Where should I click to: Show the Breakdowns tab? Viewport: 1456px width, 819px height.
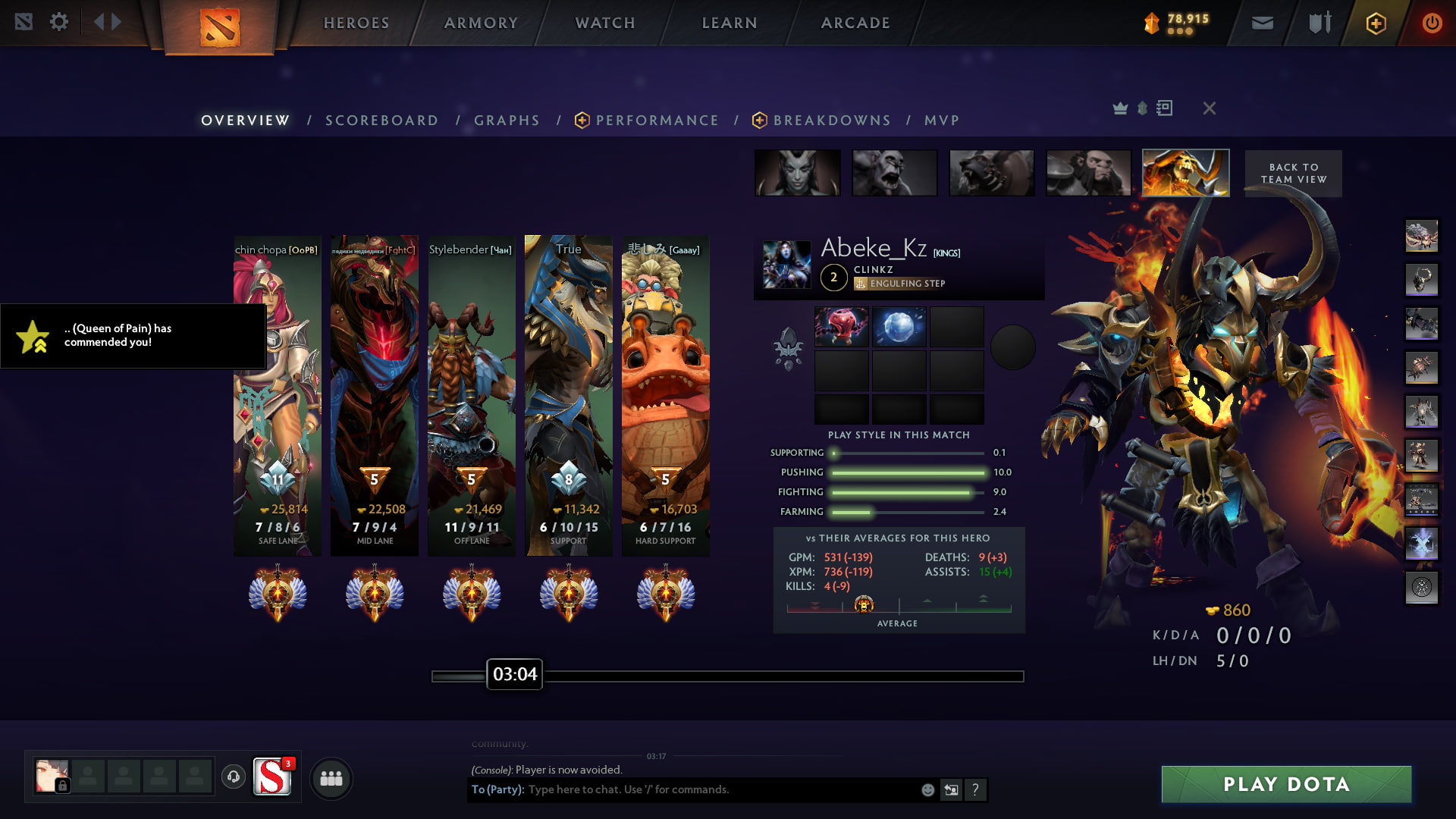tap(832, 121)
